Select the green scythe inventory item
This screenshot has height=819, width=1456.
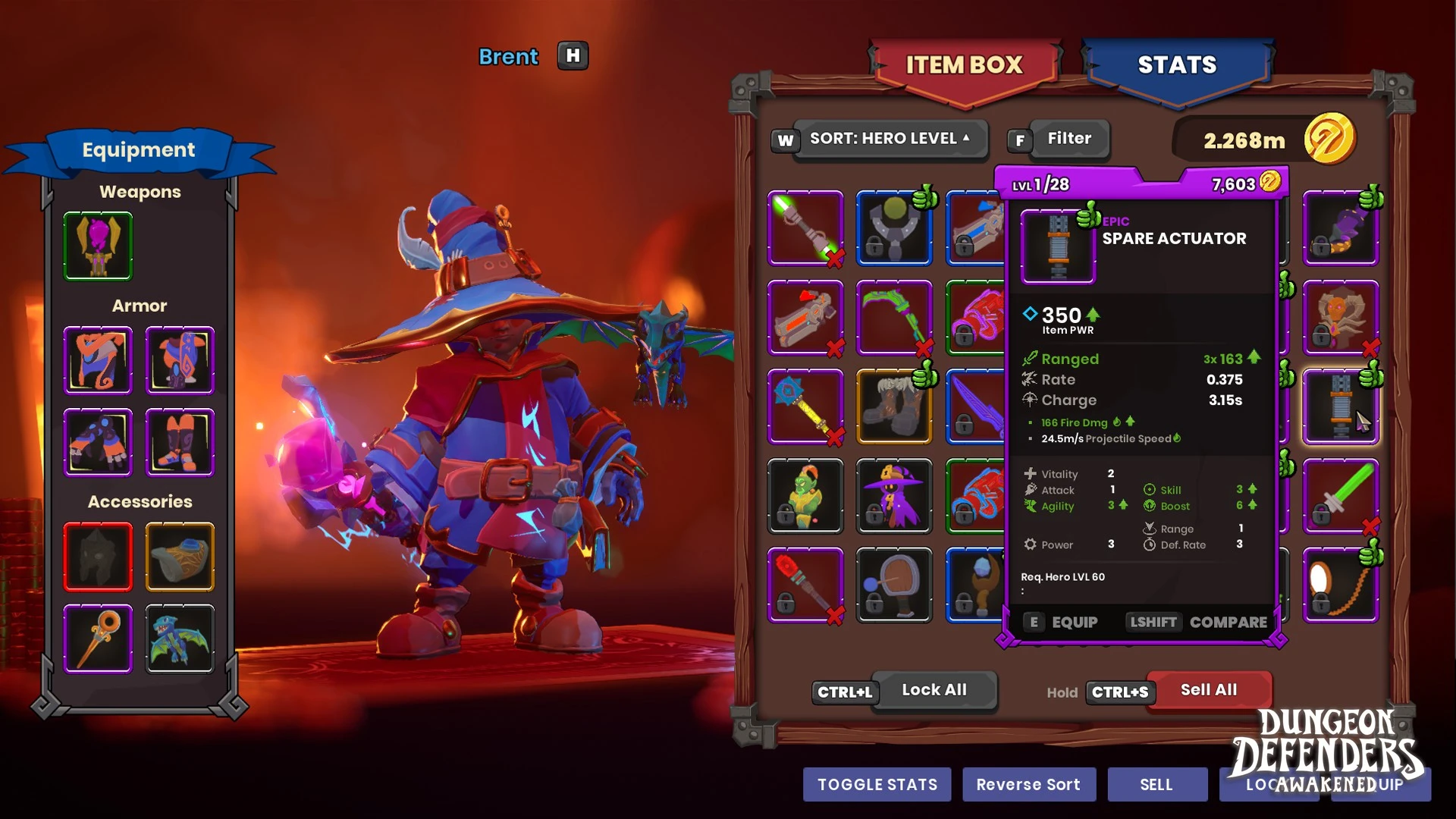point(894,317)
